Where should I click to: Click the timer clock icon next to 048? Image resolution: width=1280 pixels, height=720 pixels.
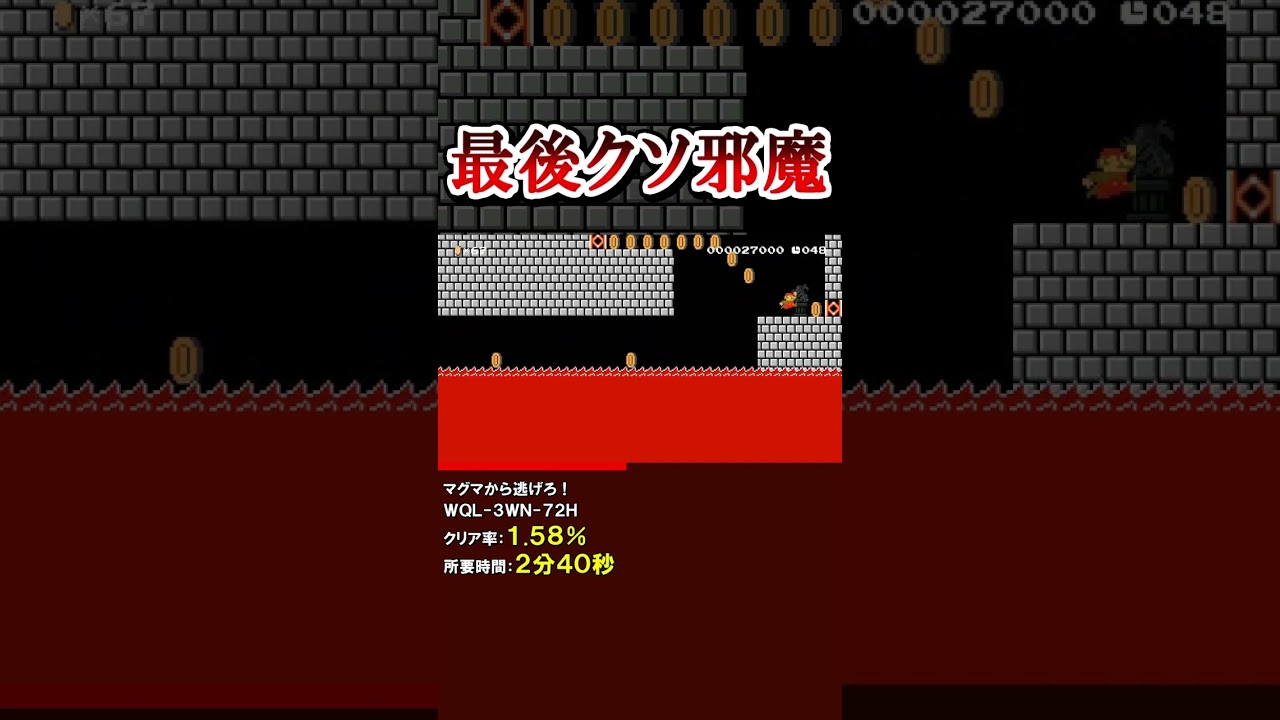797,250
